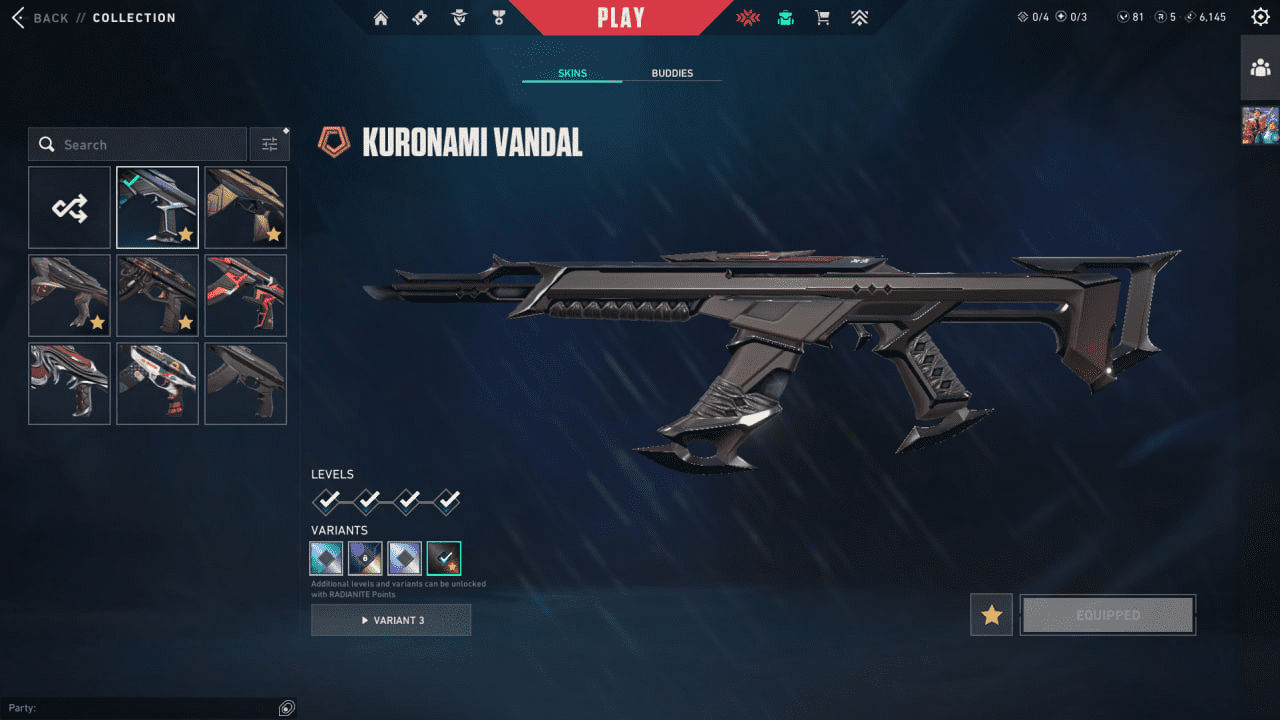Click the first level checkmark

pyautogui.click(x=327, y=500)
